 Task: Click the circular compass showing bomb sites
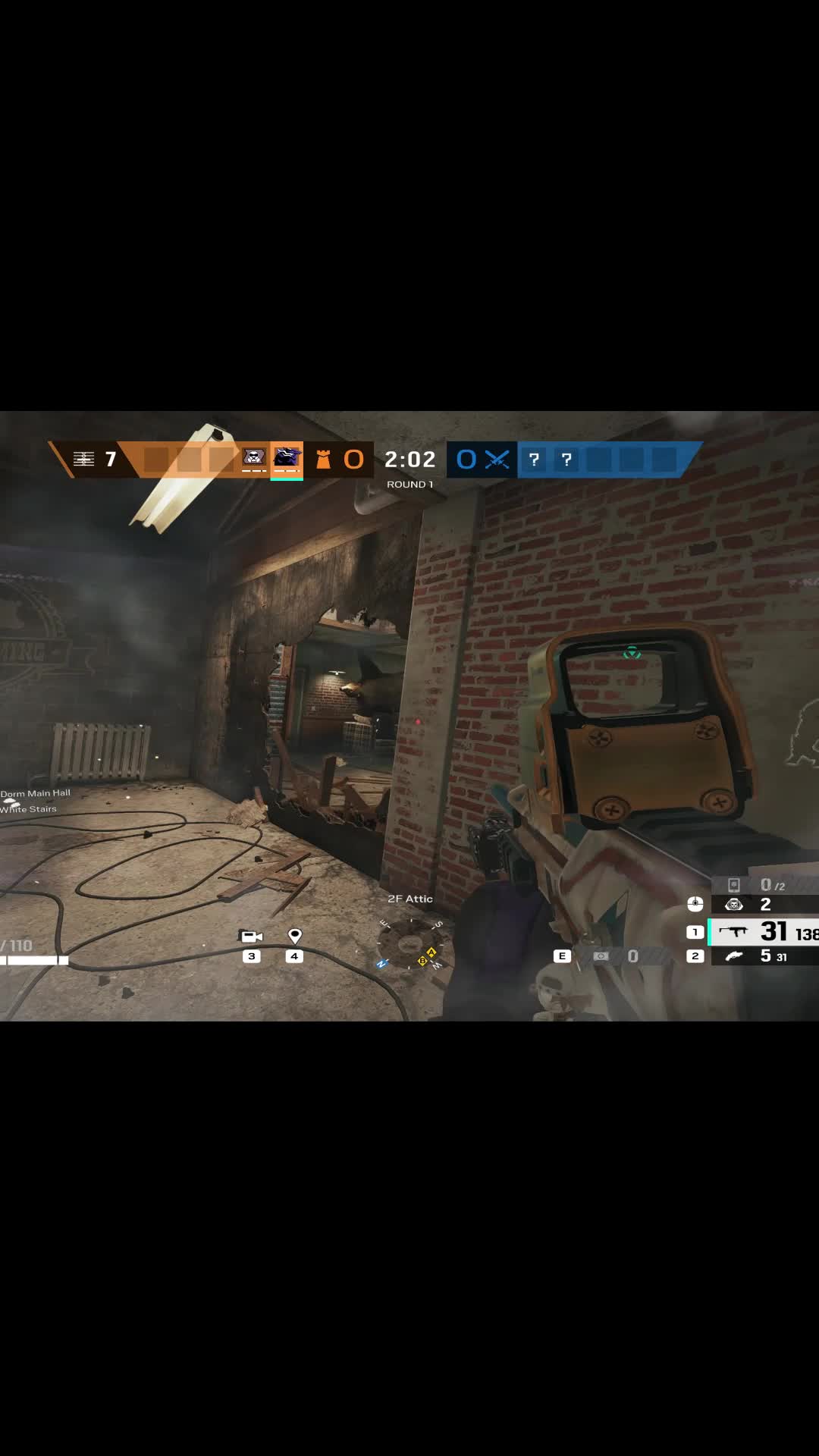pyautogui.click(x=410, y=945)
